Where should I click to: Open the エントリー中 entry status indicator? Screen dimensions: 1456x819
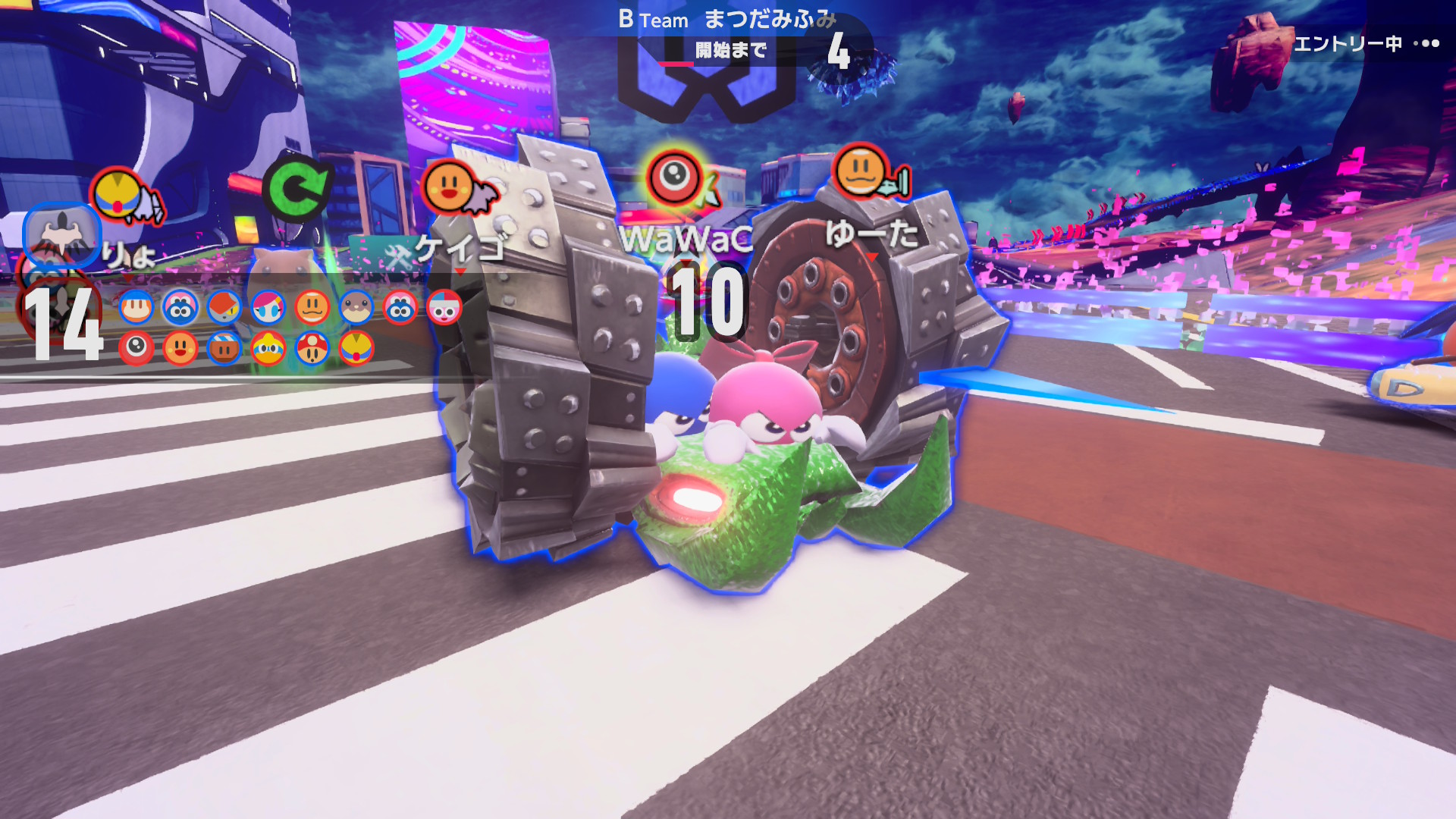(x=1365, y=44)
